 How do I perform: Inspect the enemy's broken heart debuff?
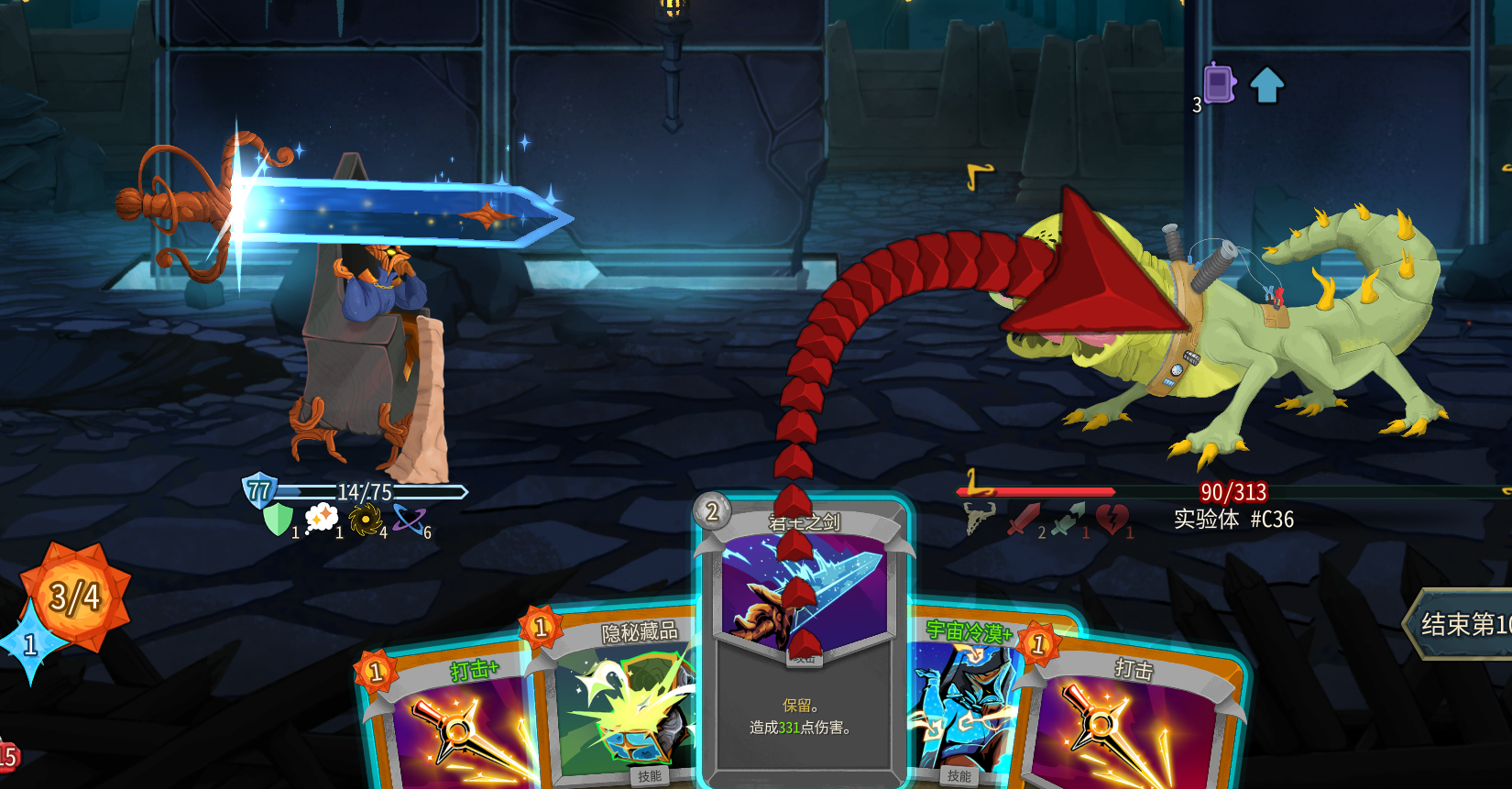tap(1112, 520)
